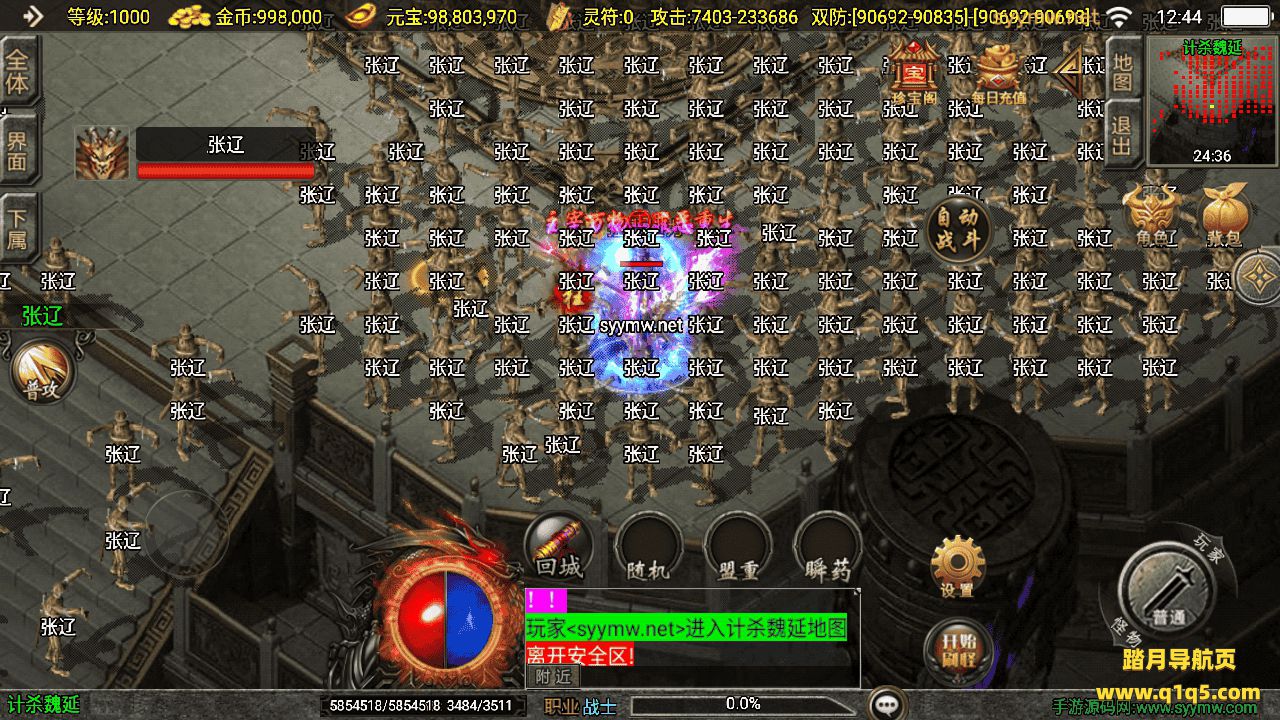Open the 珍宝阁 treasure shop
This screenshot has height=720, width=1280.
point(911,72)
